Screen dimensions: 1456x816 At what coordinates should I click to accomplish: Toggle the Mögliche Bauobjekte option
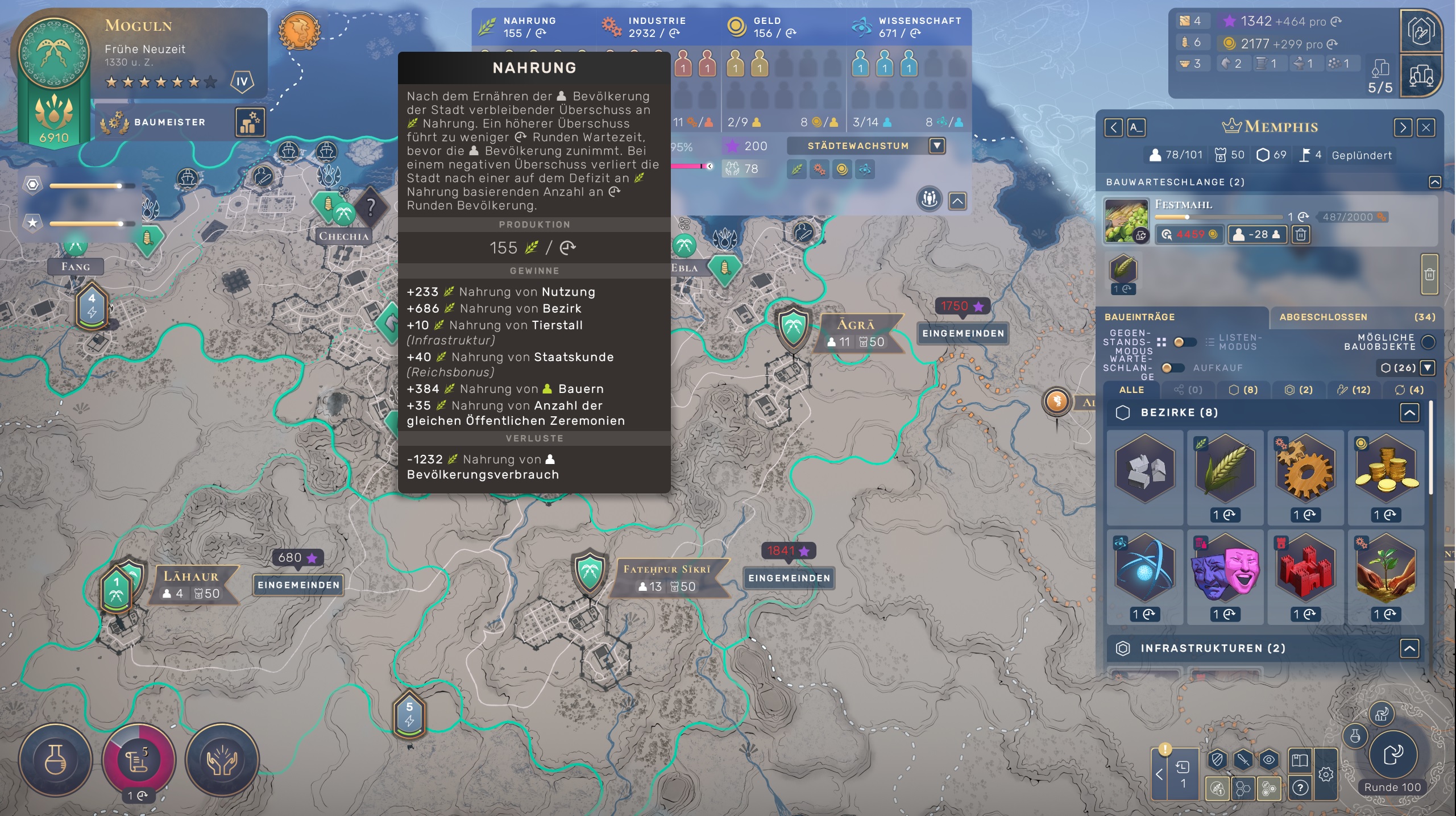[1428, 342]
